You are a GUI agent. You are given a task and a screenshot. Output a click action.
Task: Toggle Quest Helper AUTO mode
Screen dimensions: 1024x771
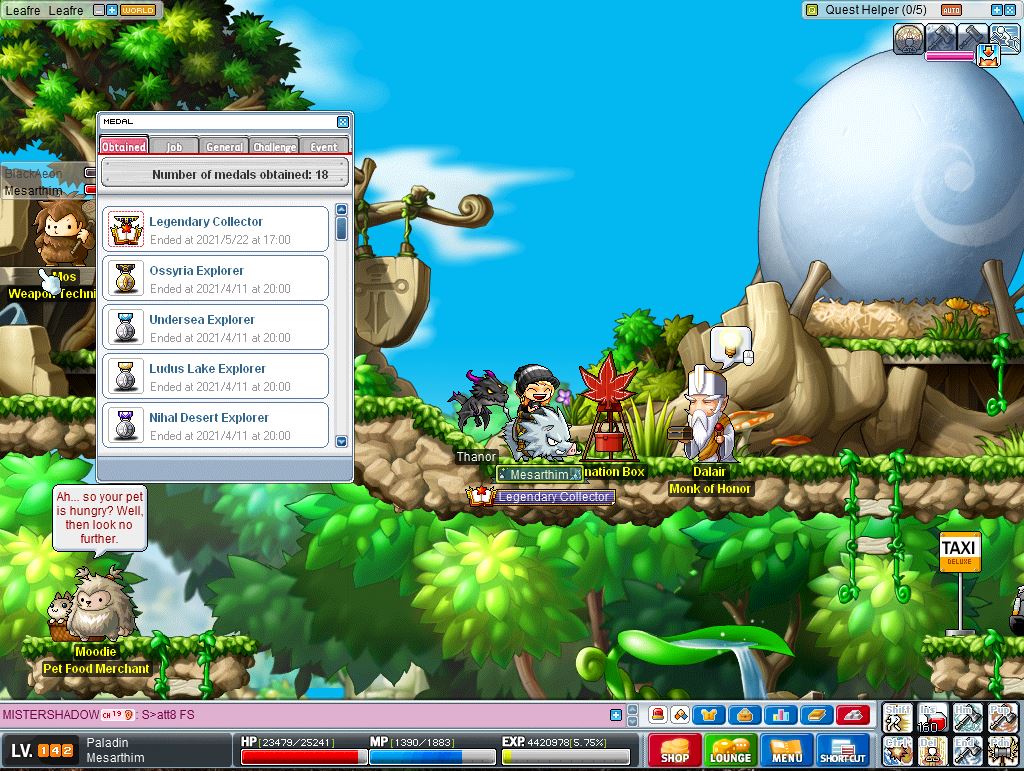[x=951, y=10]
